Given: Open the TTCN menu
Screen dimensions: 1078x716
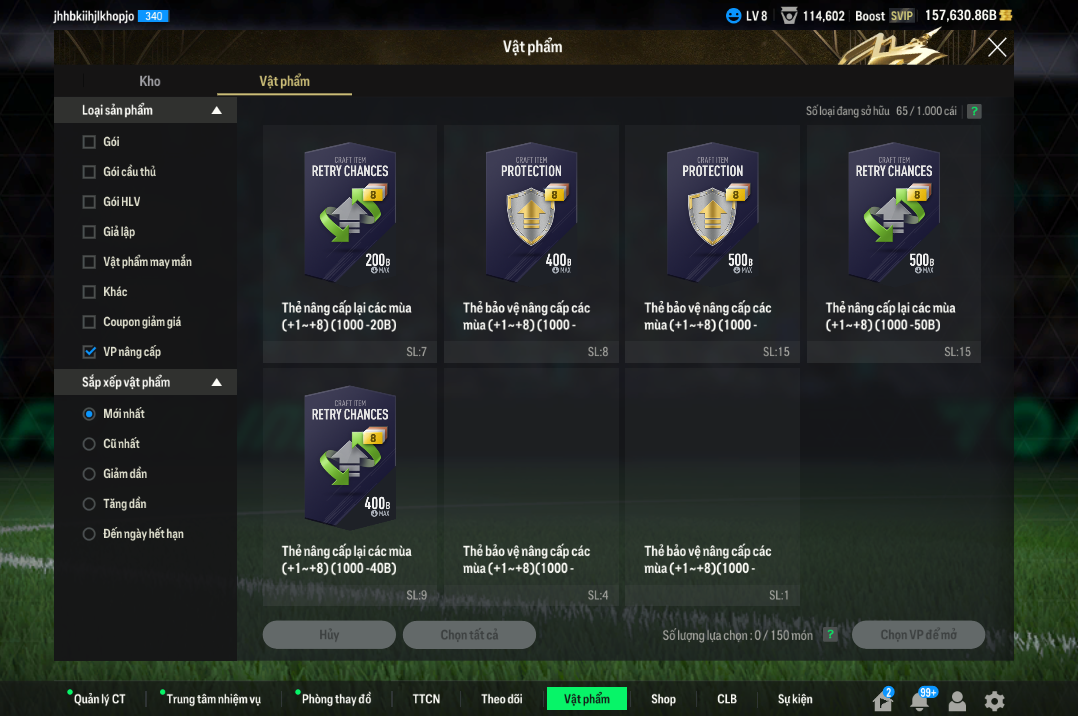Looking at the screenshot, I should [426, 699].
